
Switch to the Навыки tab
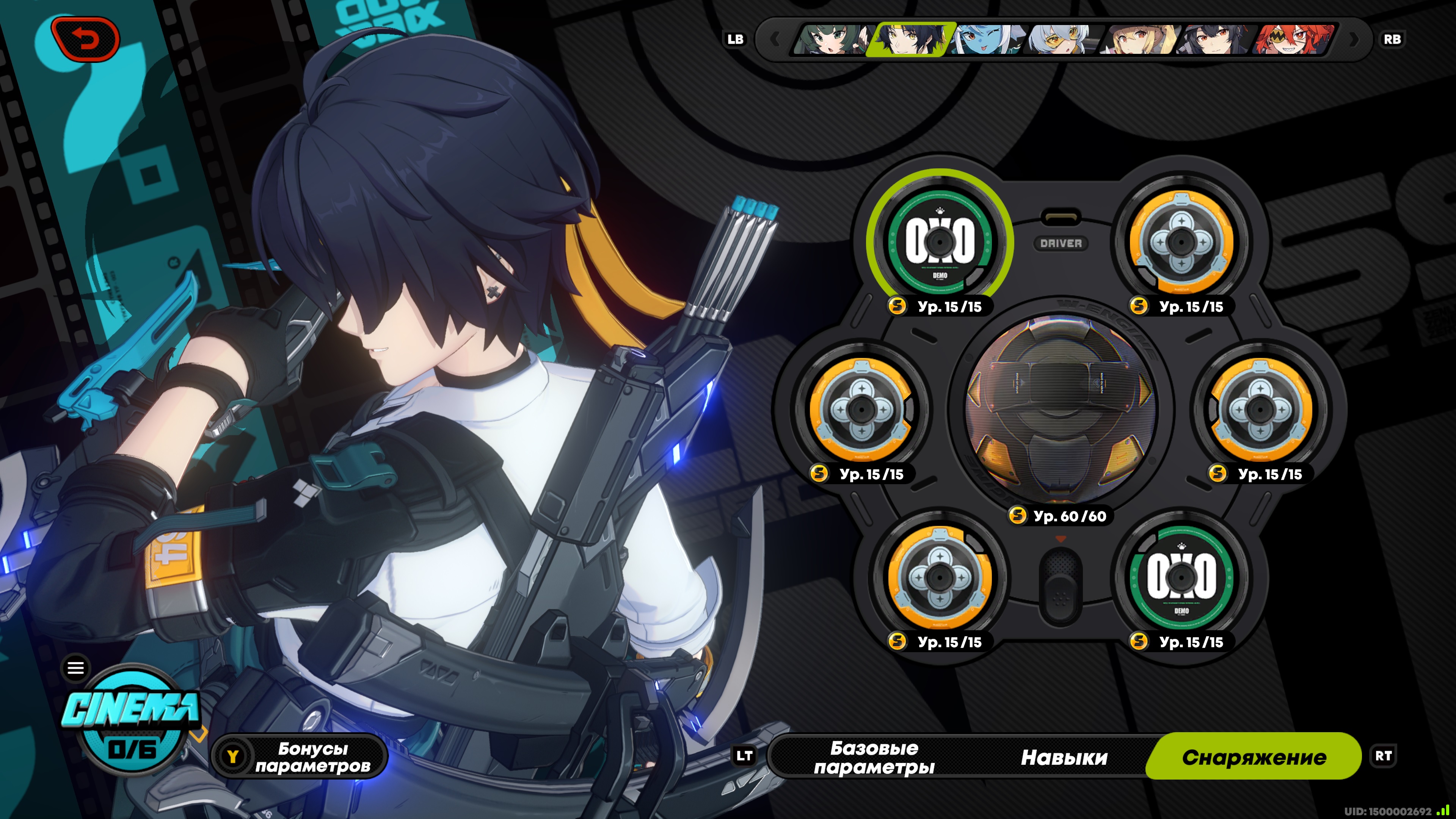(1064, 757)
